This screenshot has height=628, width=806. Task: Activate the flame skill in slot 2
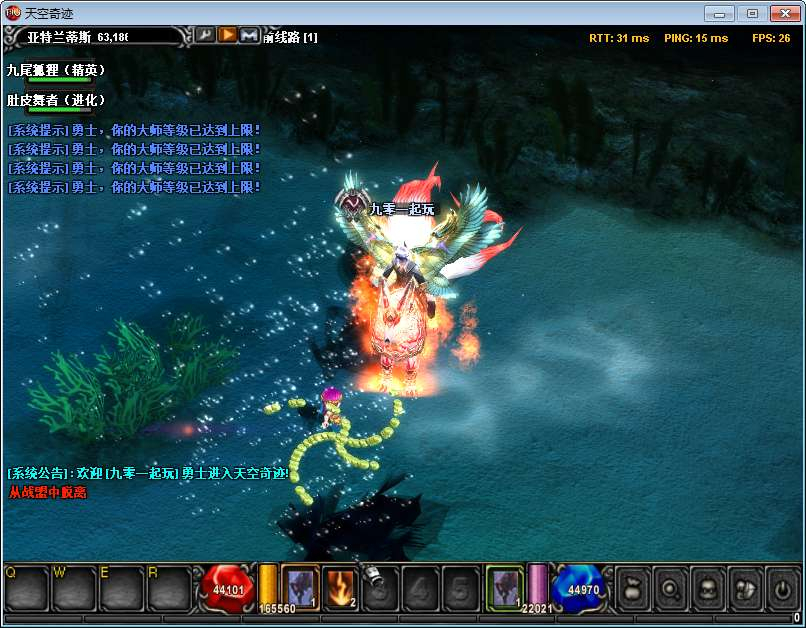point(341,587)
